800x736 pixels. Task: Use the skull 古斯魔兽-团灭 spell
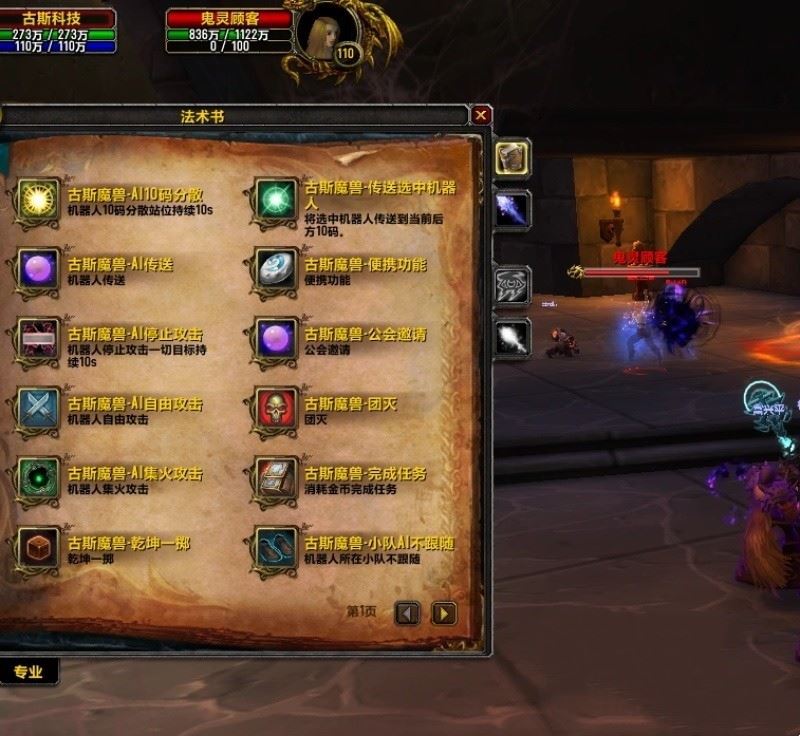pyautogui.click(x=275, y=409)
